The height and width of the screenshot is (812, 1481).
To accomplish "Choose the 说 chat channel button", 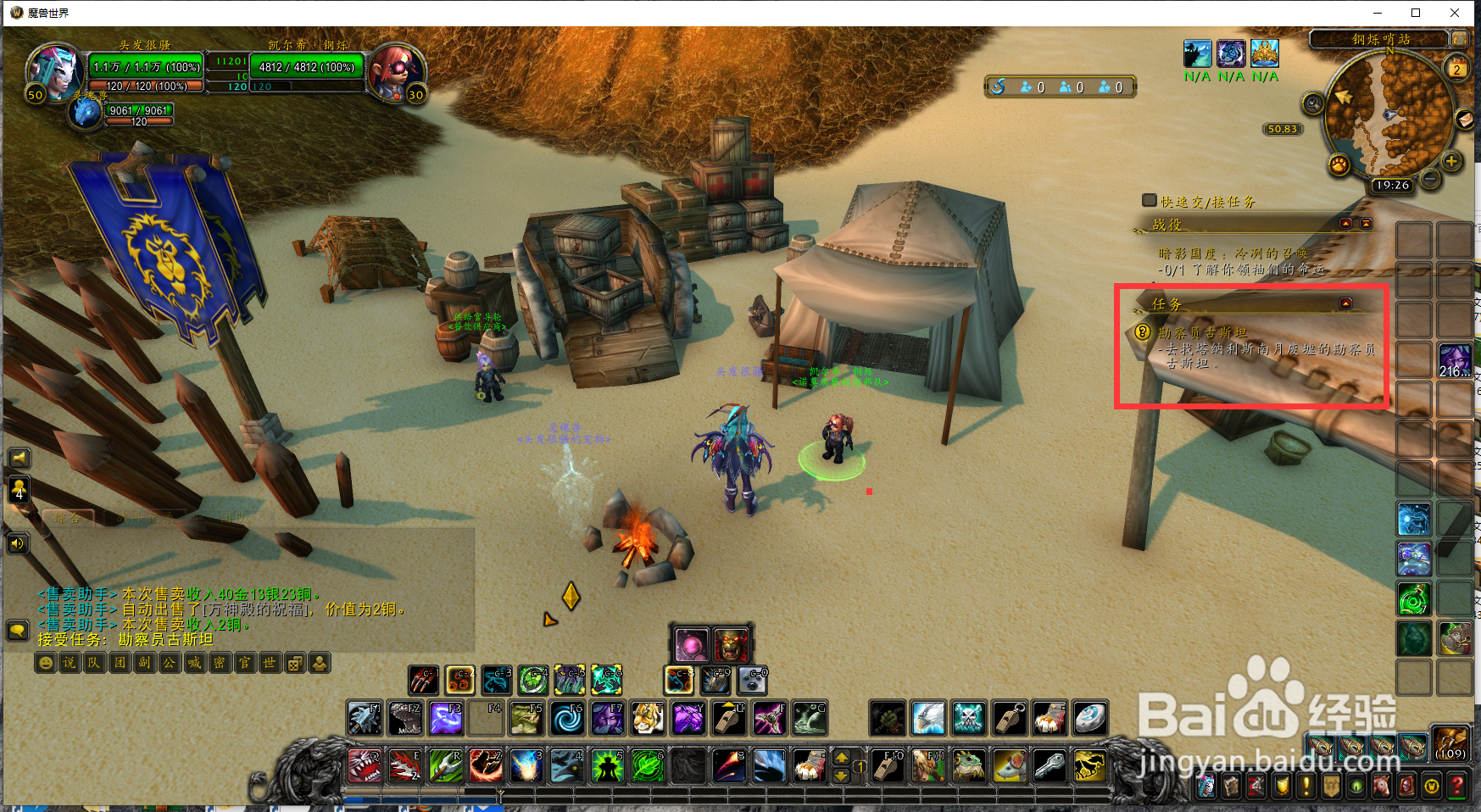I will 70,663.
